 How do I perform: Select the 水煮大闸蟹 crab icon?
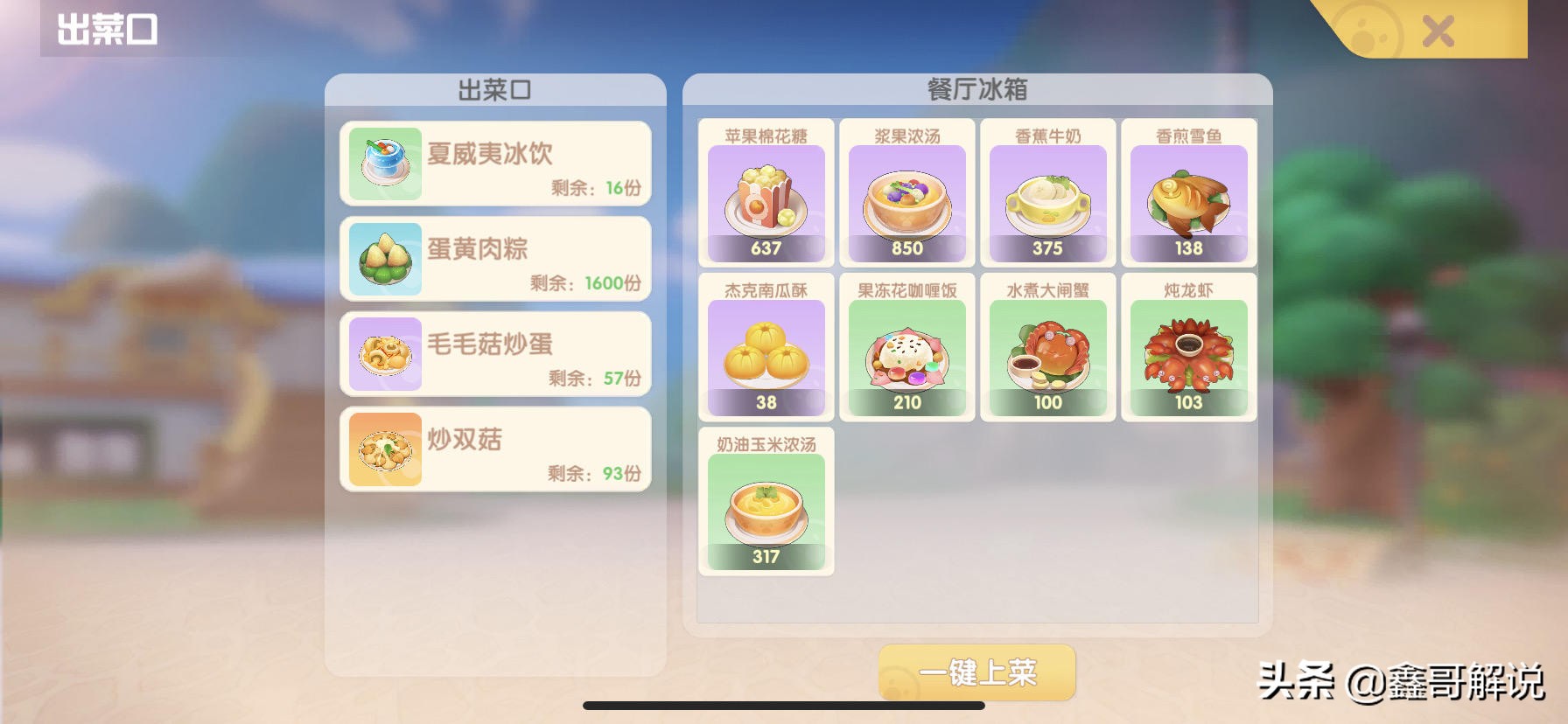point(1047,350)
